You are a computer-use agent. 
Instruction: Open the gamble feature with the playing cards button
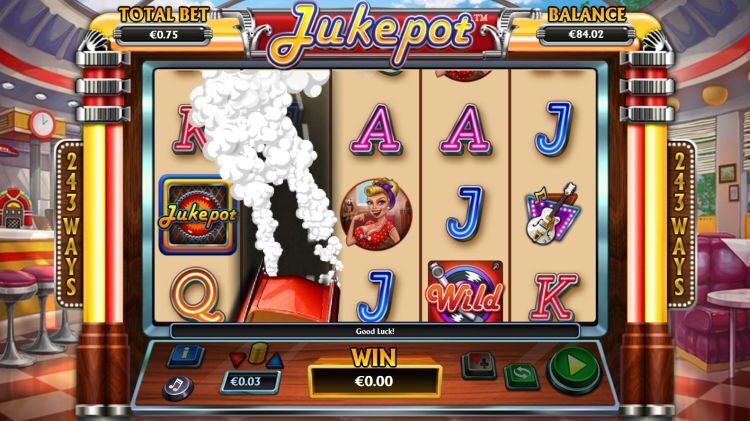(x=478, y=364)
